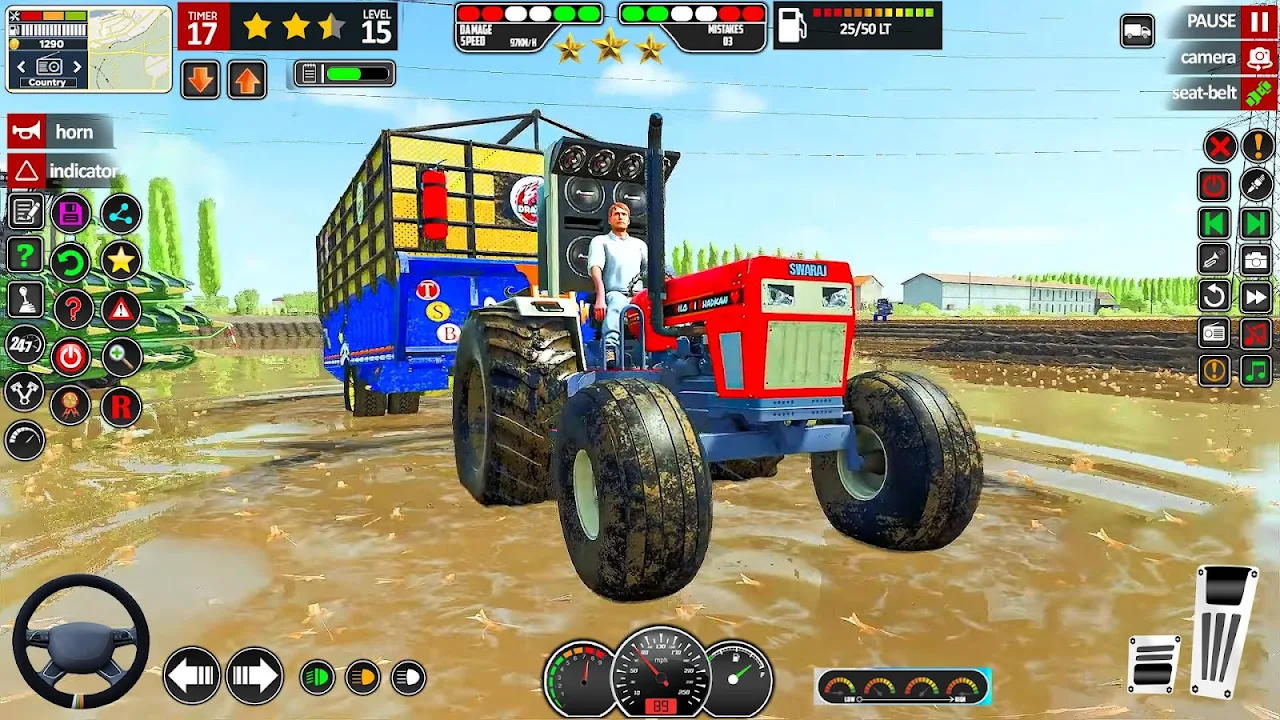Click the pink floppy disk save icon
This screenshot has width=1280, height=720.
point(70,213)
